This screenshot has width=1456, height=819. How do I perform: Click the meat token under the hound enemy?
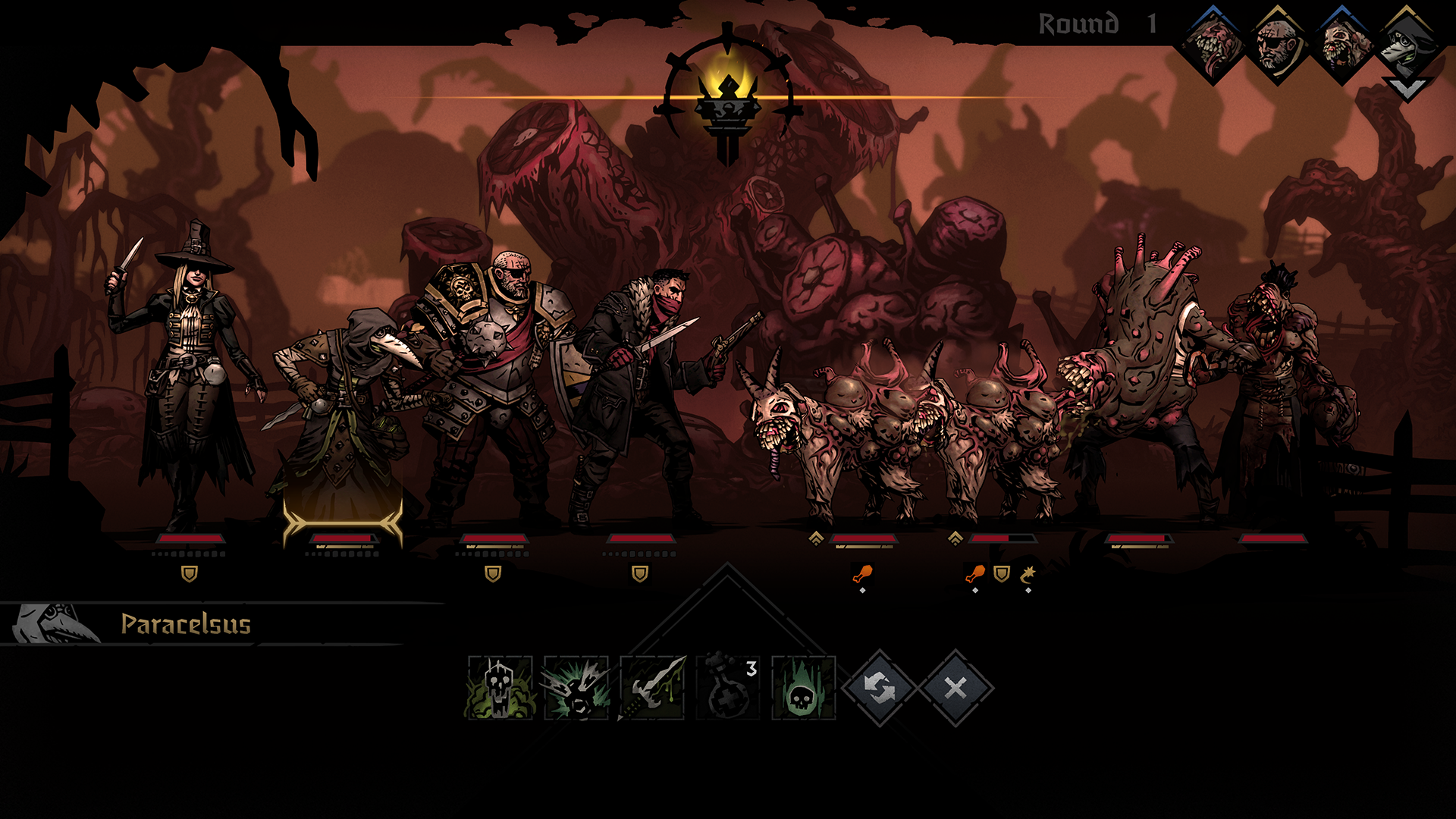click(862, 574)
